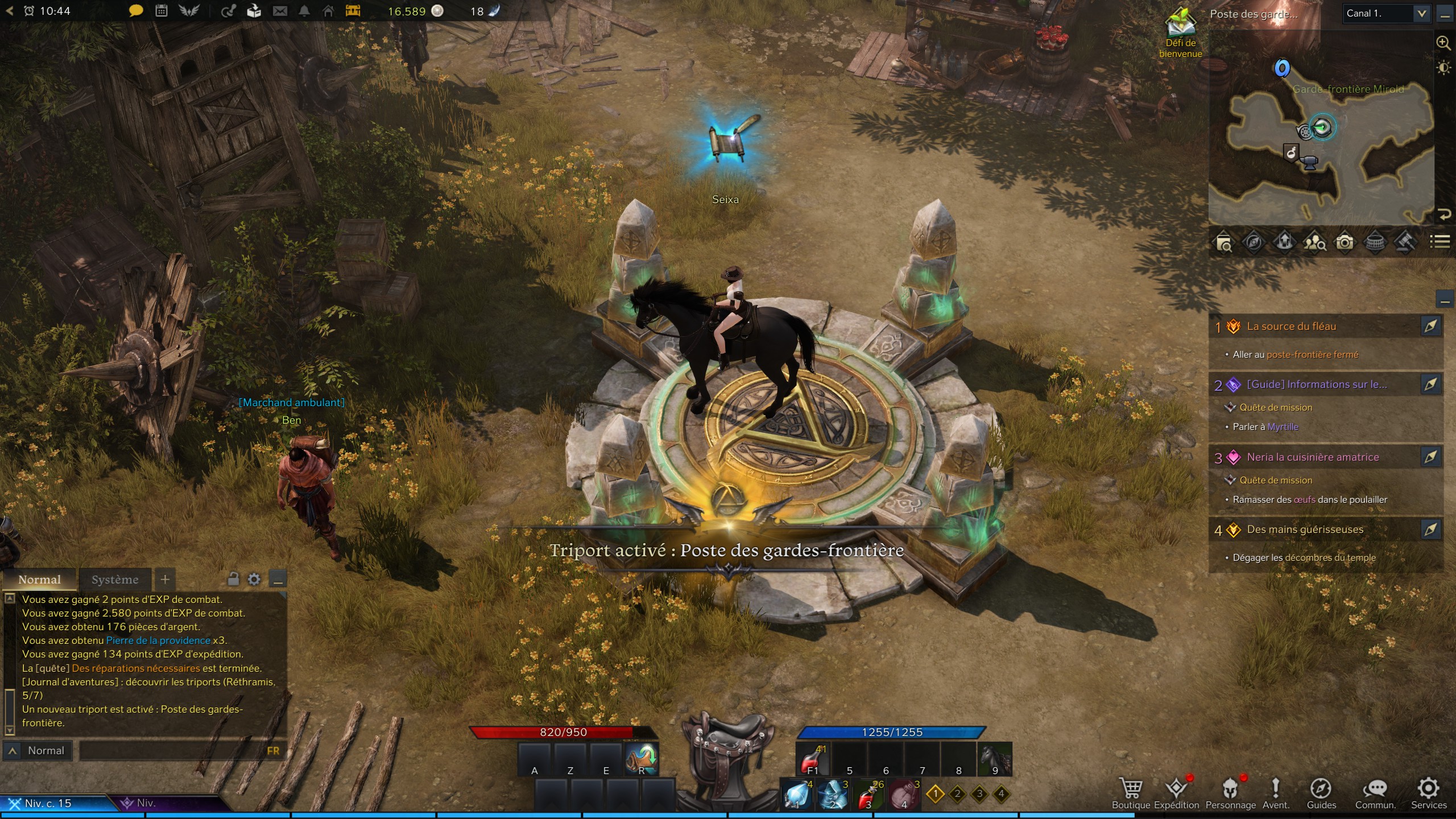Open the Personnage character menu
1456x819 pixels.
(x=1230, y=792)
